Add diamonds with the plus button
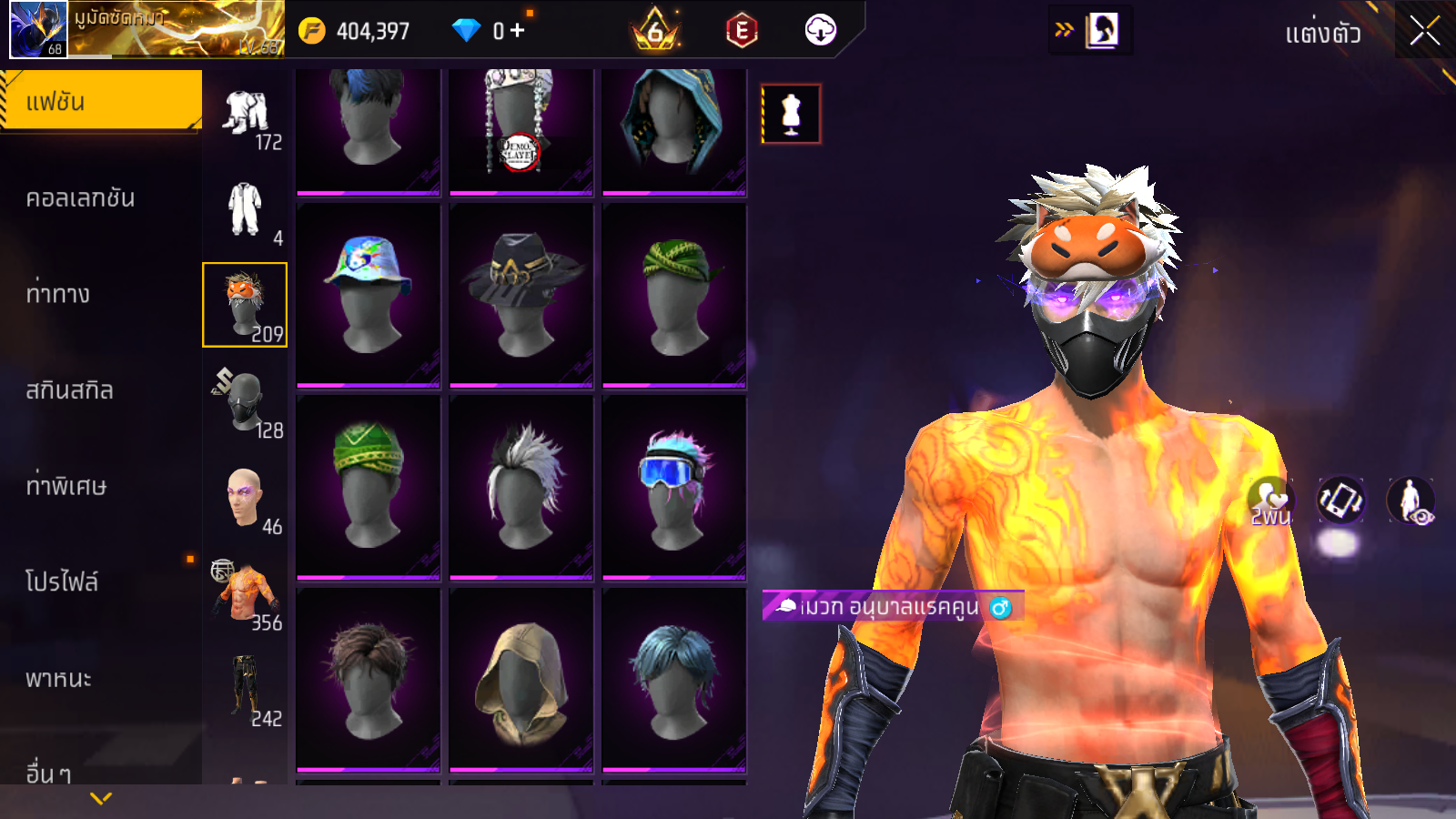Image resolution: width=1456 pixels, height=819 pixels. point(517,31)
